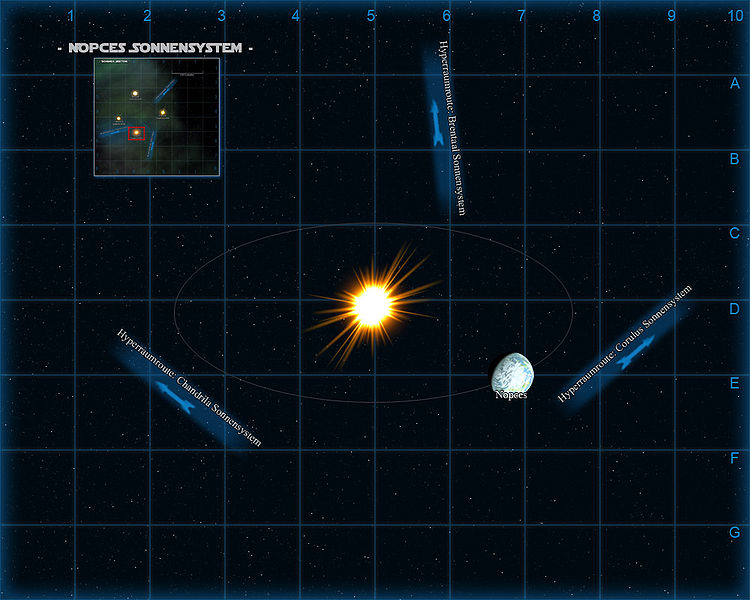This screenshot has height=600, width=750.
Task: Choose the Corulus Sonnensystem hyperspace route arrow
Action: [x=636, y=351]
